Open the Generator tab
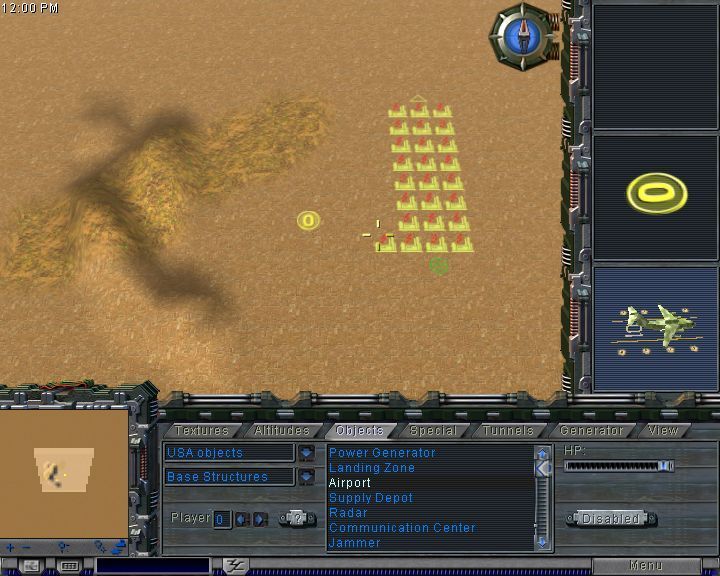Viewport: 720px width, 576px height. coord(592,431)
